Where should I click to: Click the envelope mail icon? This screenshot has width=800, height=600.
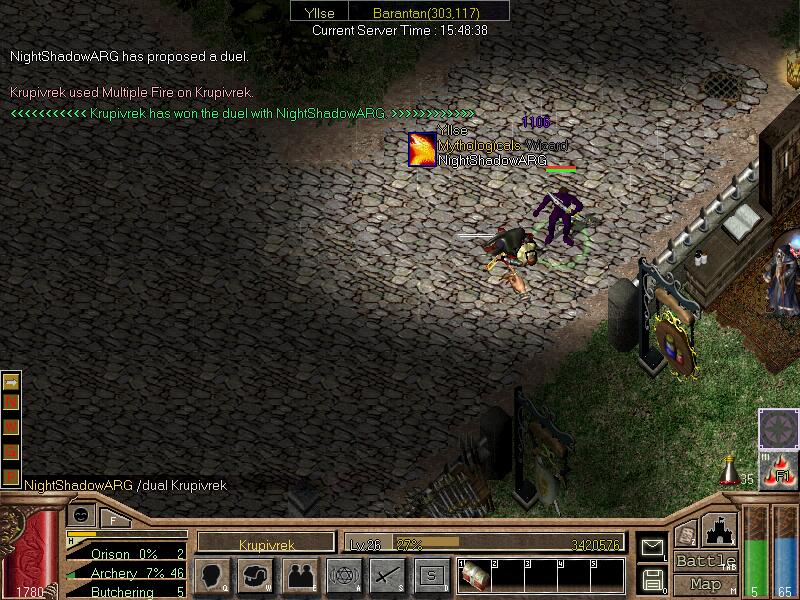[x=651, y=546]
